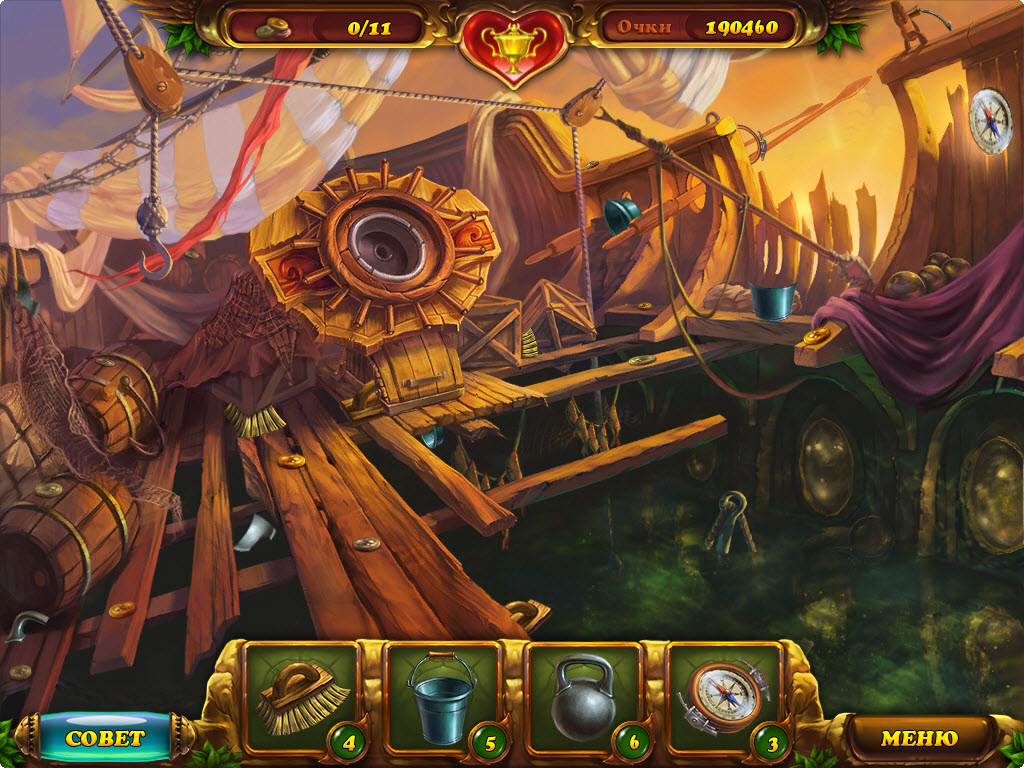
Task: Pick the compass item slot
Action: coord(724,696)
